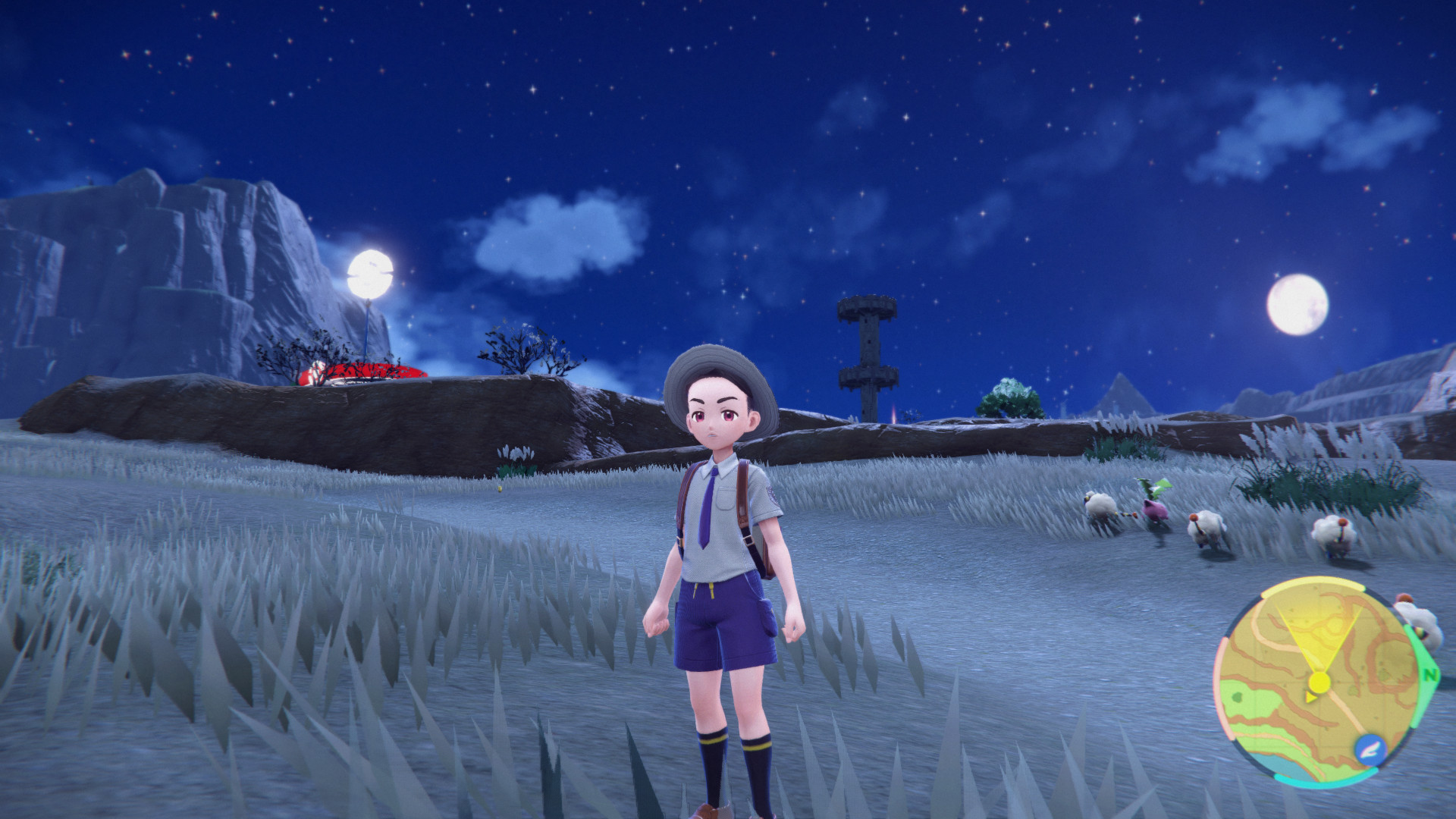Click the N compass marker on minimap
Image resolution: width=1456 pixels, height=819 pixels.
click(x=1429, y=675)
